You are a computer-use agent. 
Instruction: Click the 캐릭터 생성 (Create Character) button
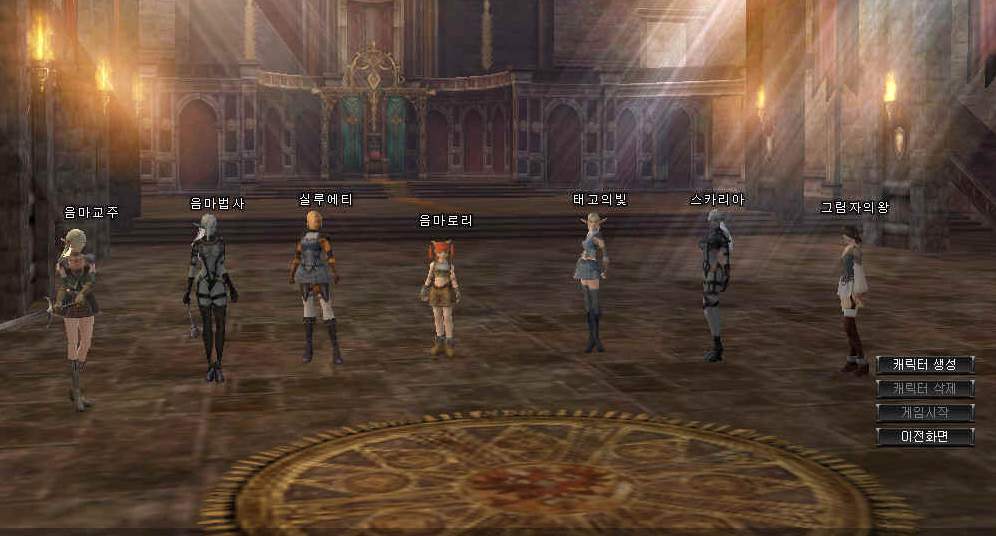coord(924,364)
